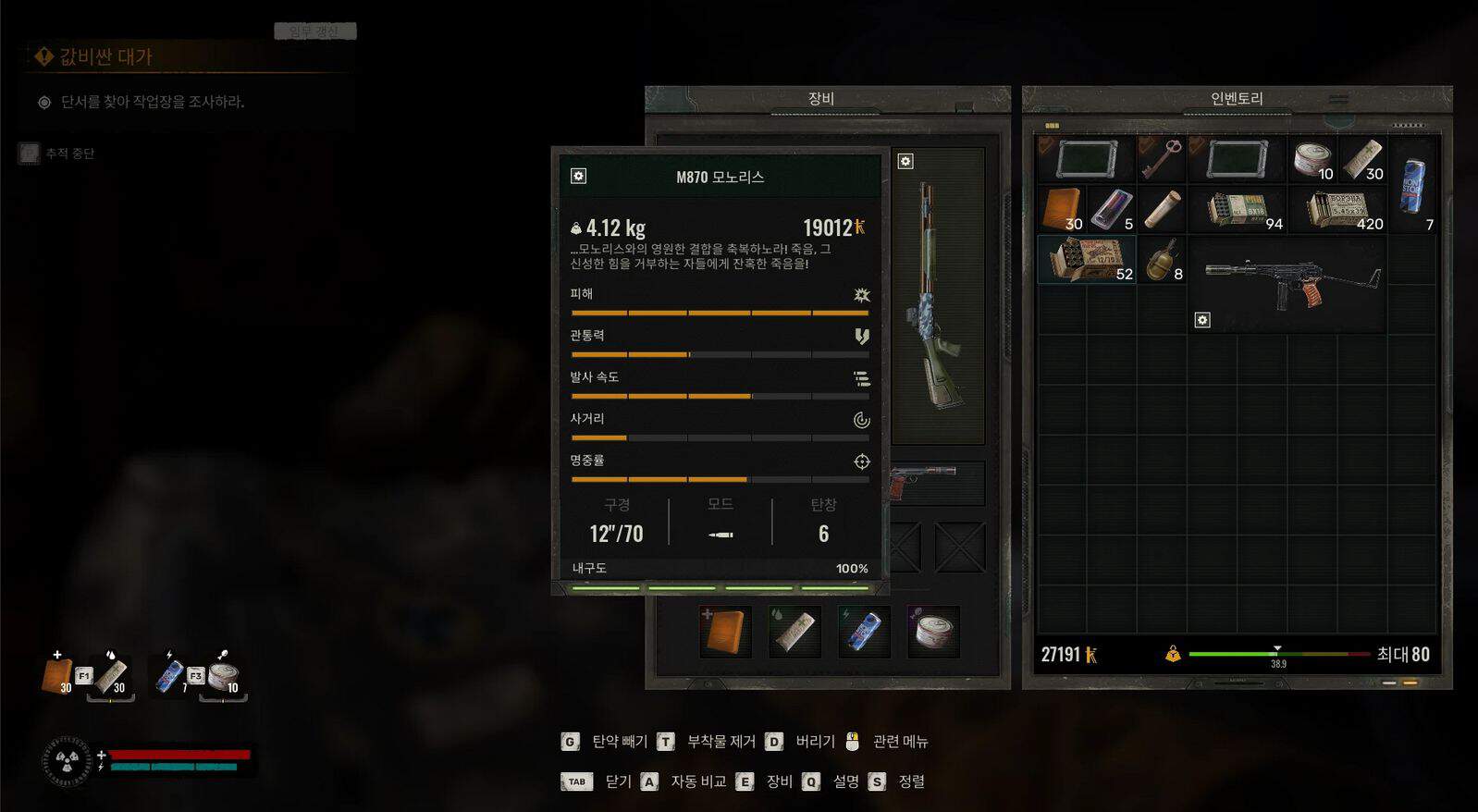Select the canned food quick slot under equipment
This screenshot has height=812, width=1478.
[x=933, y=632]
